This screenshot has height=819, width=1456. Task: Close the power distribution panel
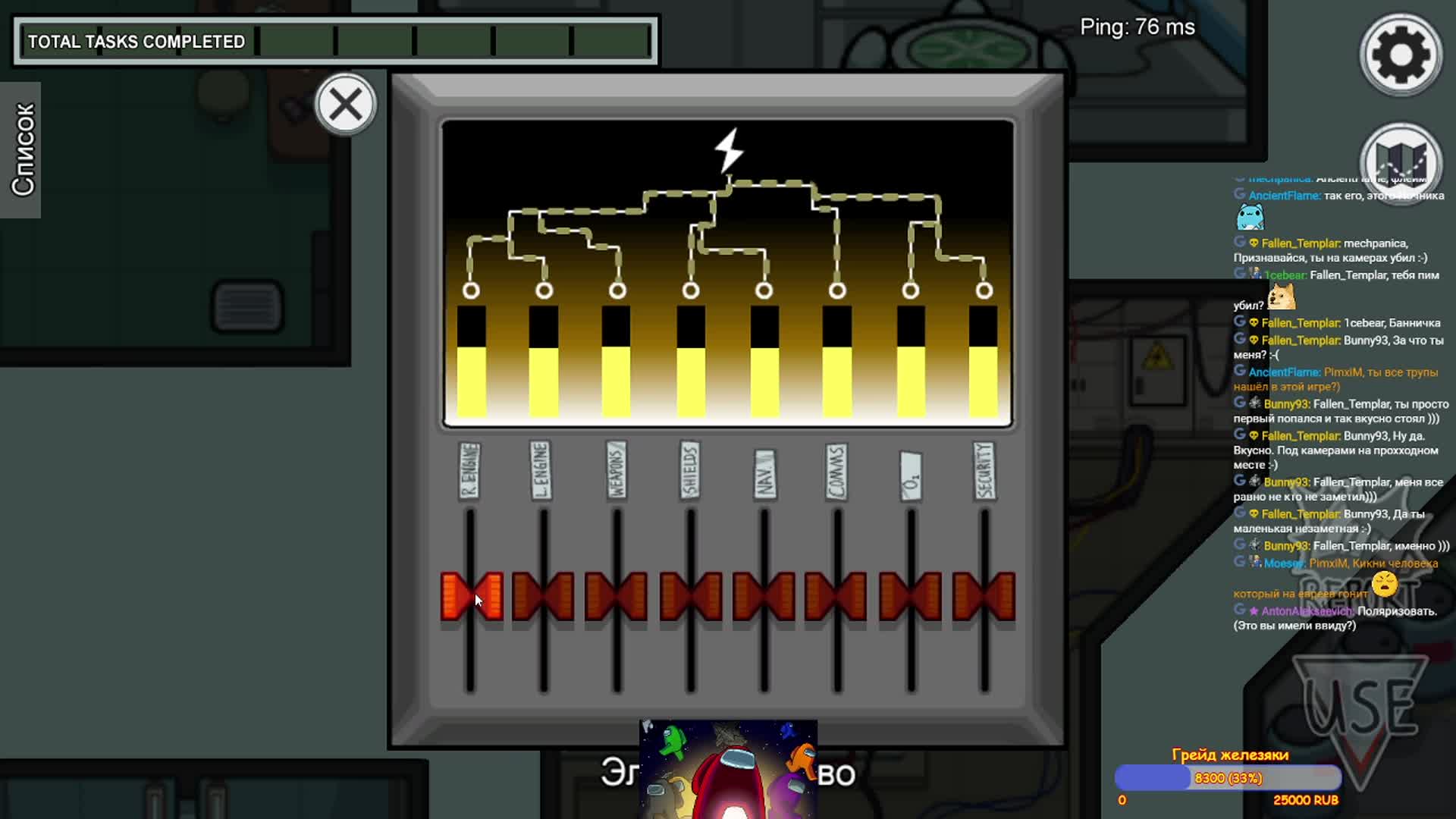click(346, 105)
